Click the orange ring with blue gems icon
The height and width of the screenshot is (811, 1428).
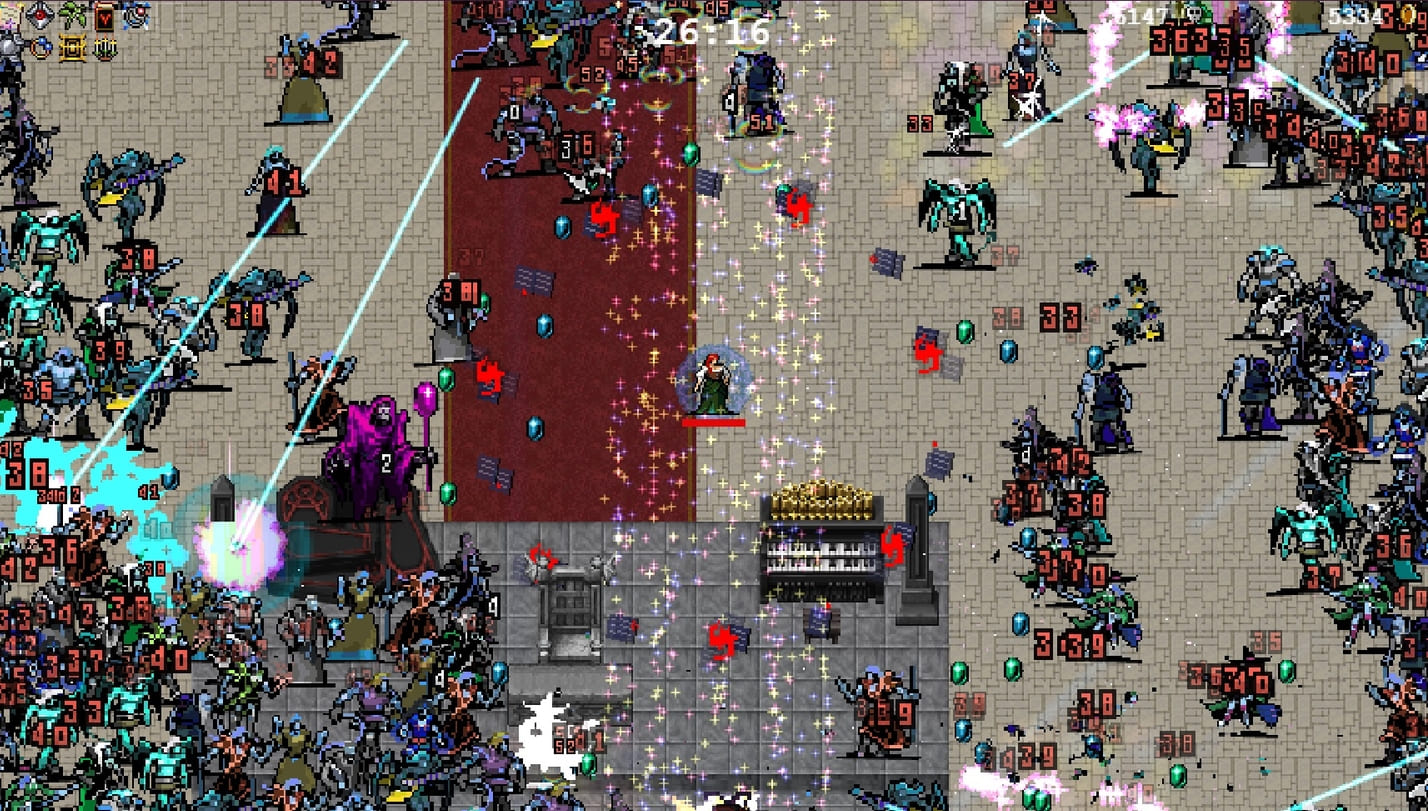point(40,47)
